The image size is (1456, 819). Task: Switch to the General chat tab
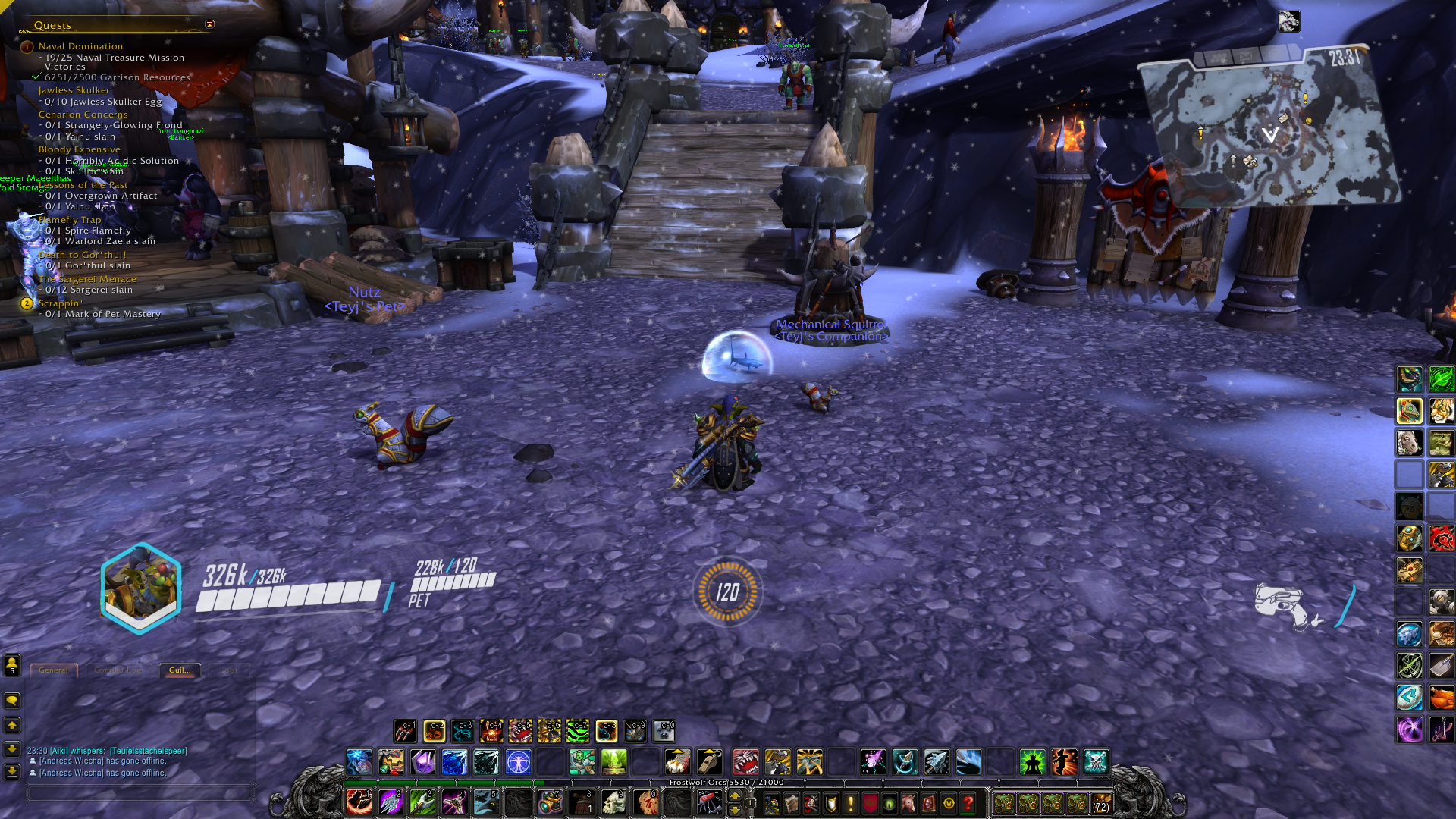pyautogui.click(x=53, y=670)
